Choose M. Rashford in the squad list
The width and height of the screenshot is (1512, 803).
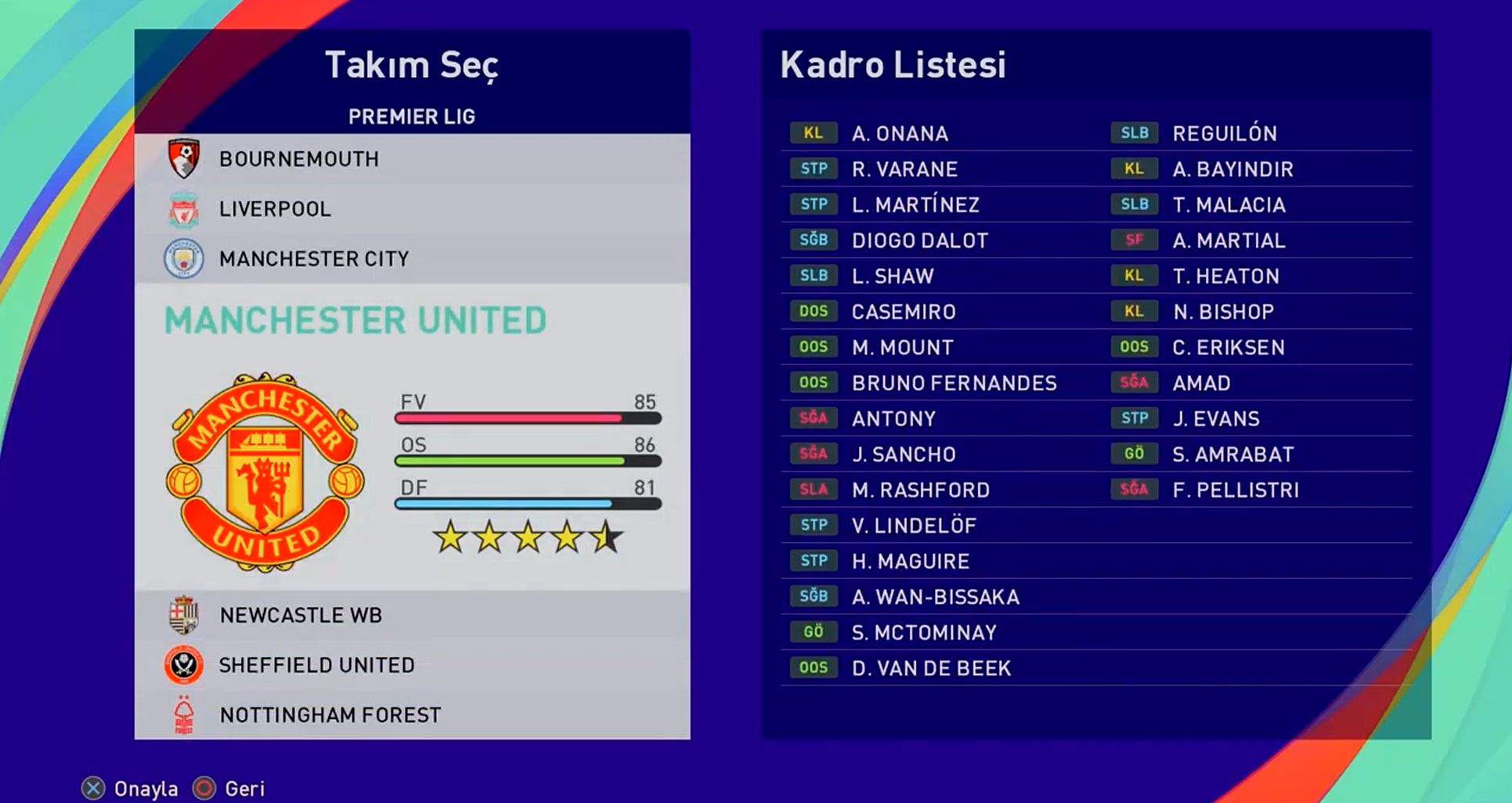pyautogui.click(x=920, y=490)
